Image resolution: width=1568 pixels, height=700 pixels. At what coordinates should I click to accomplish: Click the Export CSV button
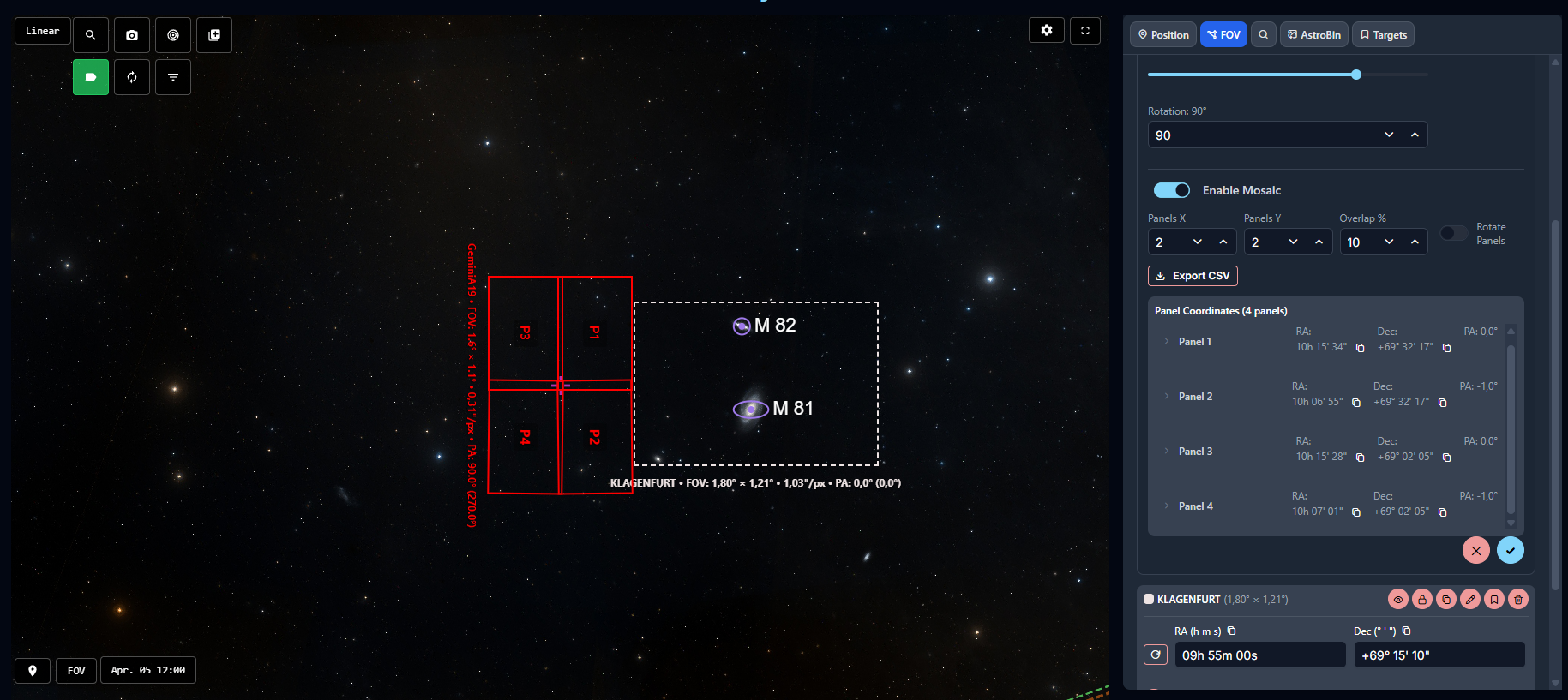click(1193, 275)
